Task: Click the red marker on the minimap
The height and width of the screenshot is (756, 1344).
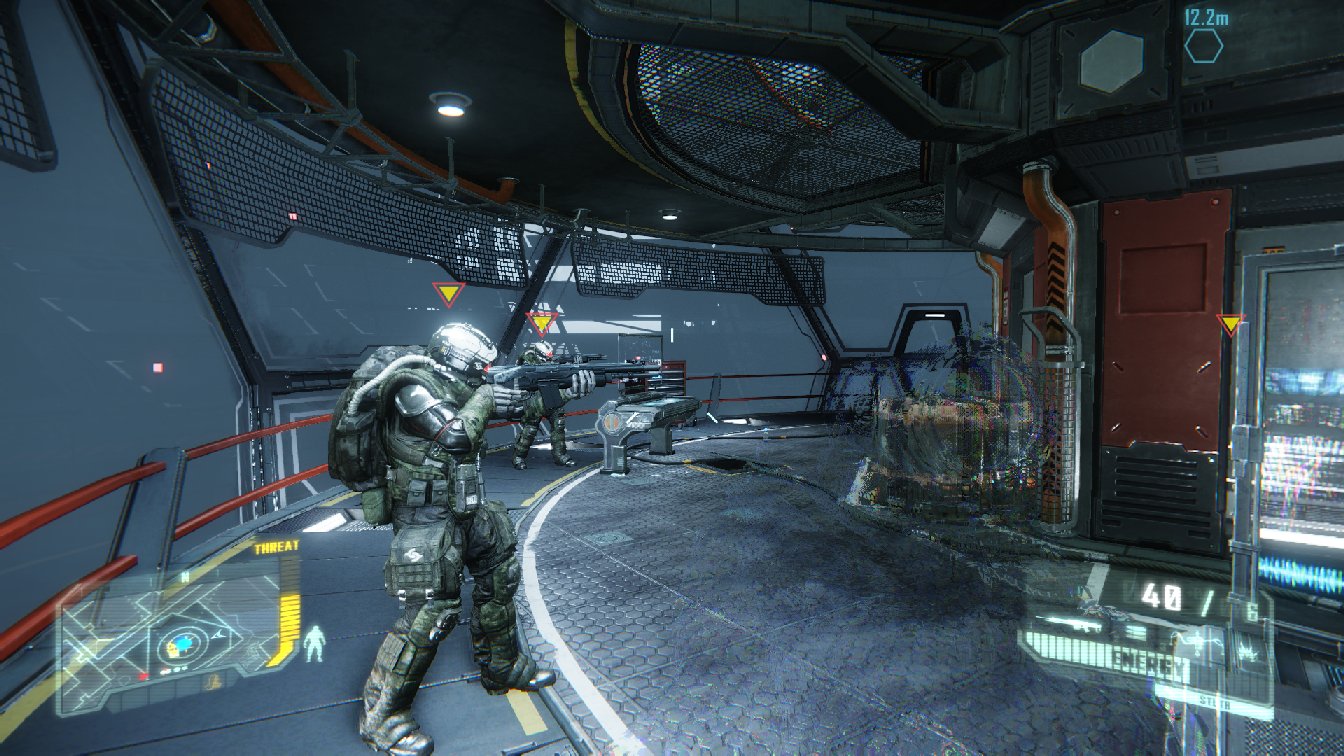Action: (x=143, y=677)
